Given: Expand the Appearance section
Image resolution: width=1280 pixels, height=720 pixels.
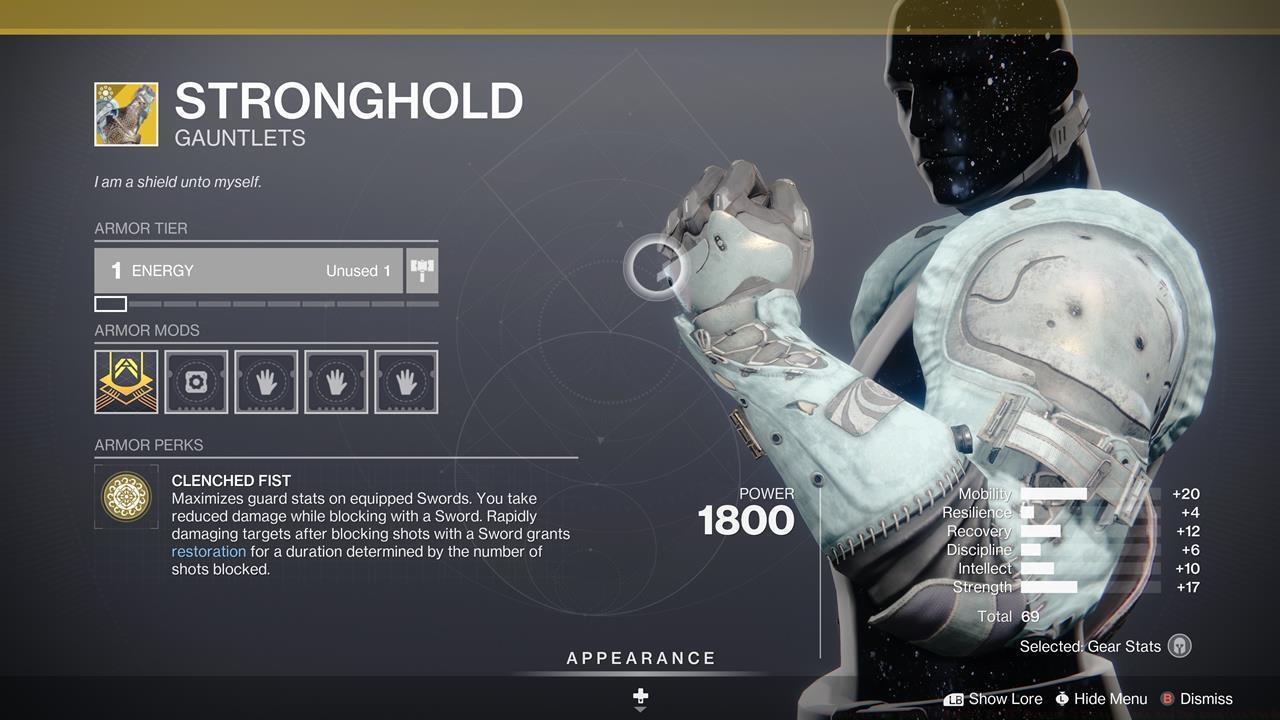Looking at the screenshot, I should (x=639, y=658).
